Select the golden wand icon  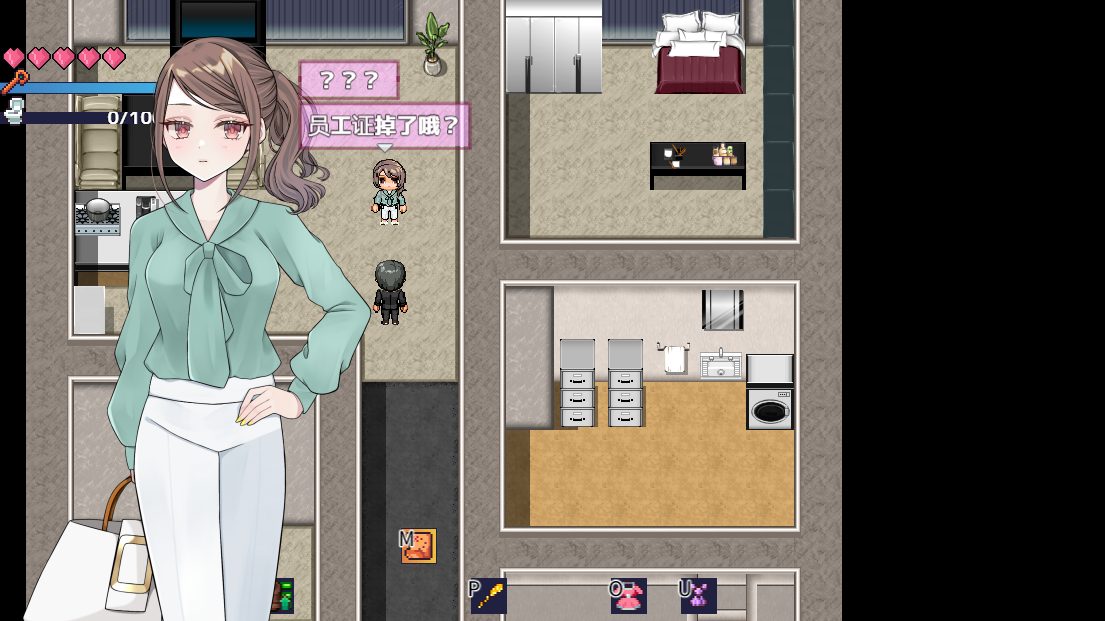click(489, 596)
